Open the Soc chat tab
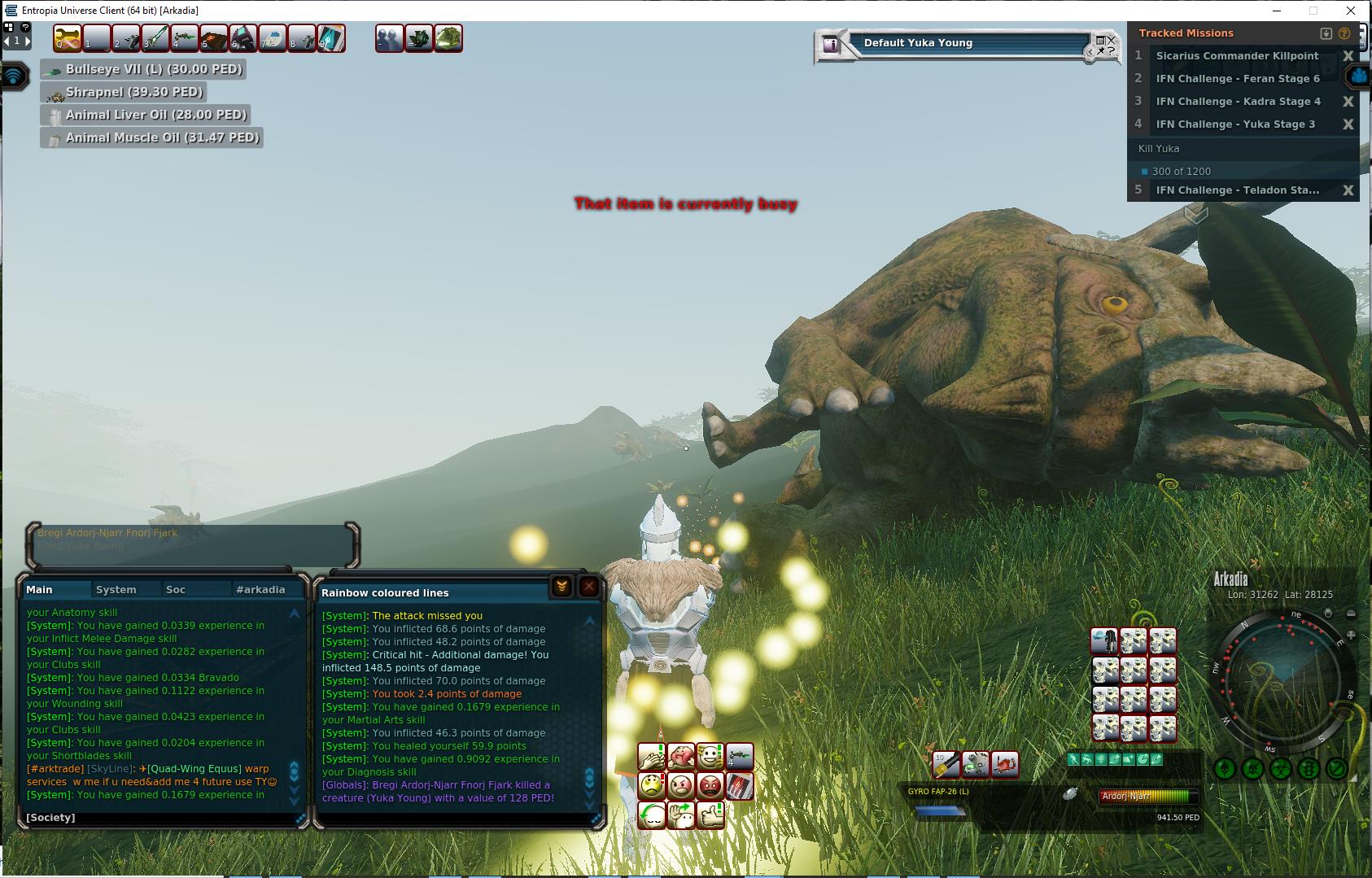Viewport: 1372px width, 878px height. tap(175, 589)
